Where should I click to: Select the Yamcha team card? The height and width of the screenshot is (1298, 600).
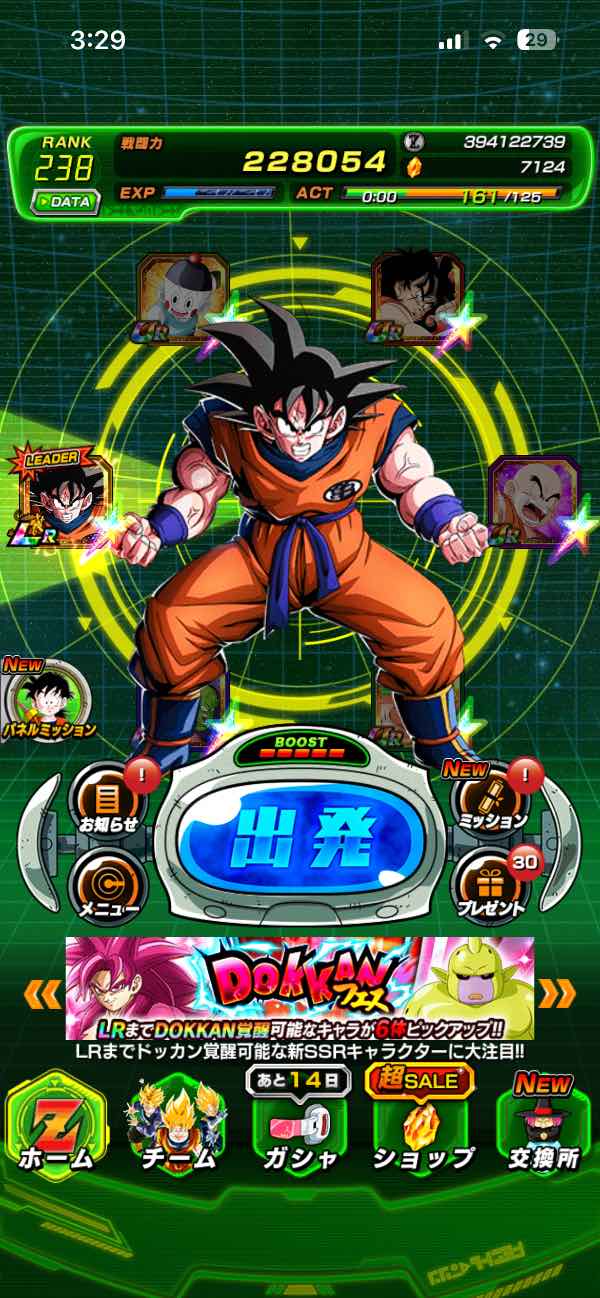point(417,298)
